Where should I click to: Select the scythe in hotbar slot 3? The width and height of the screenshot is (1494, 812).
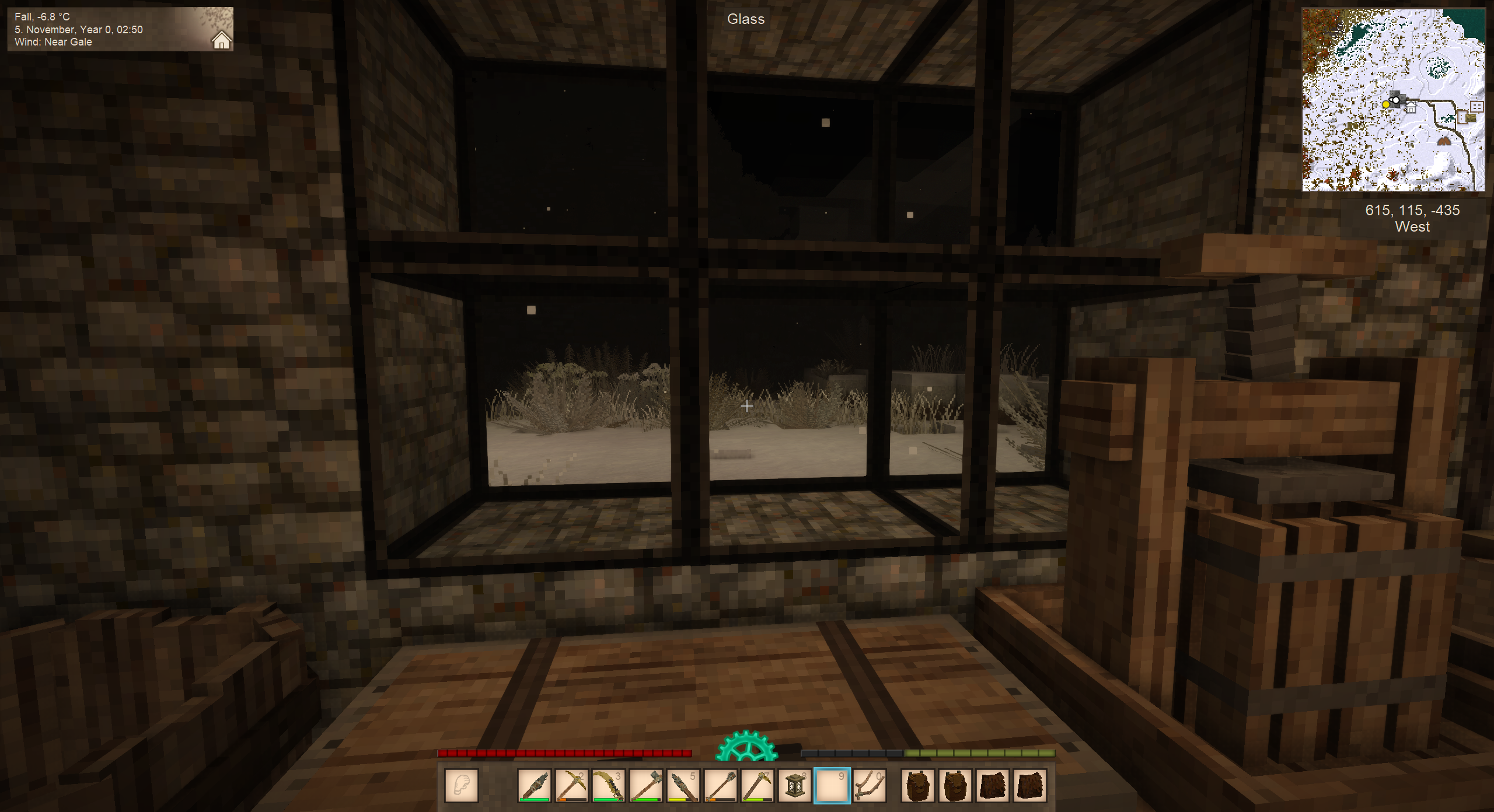[608, 785]
